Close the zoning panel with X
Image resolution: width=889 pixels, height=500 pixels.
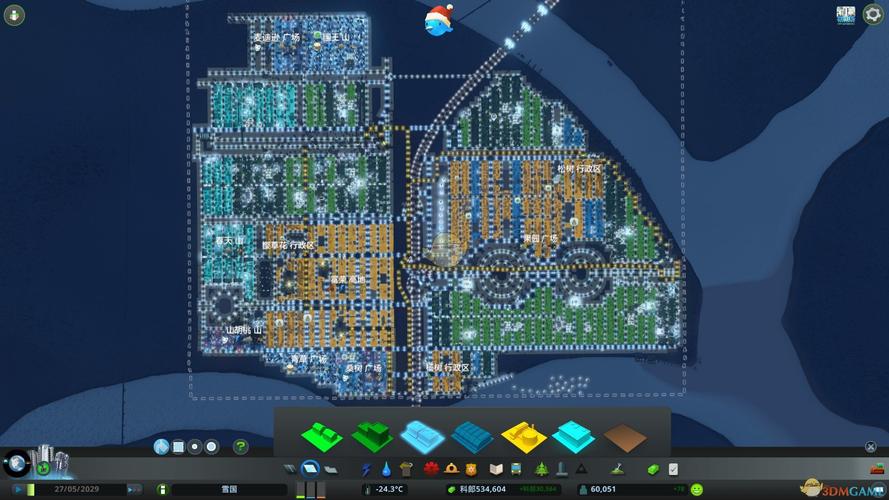(868, 448)
